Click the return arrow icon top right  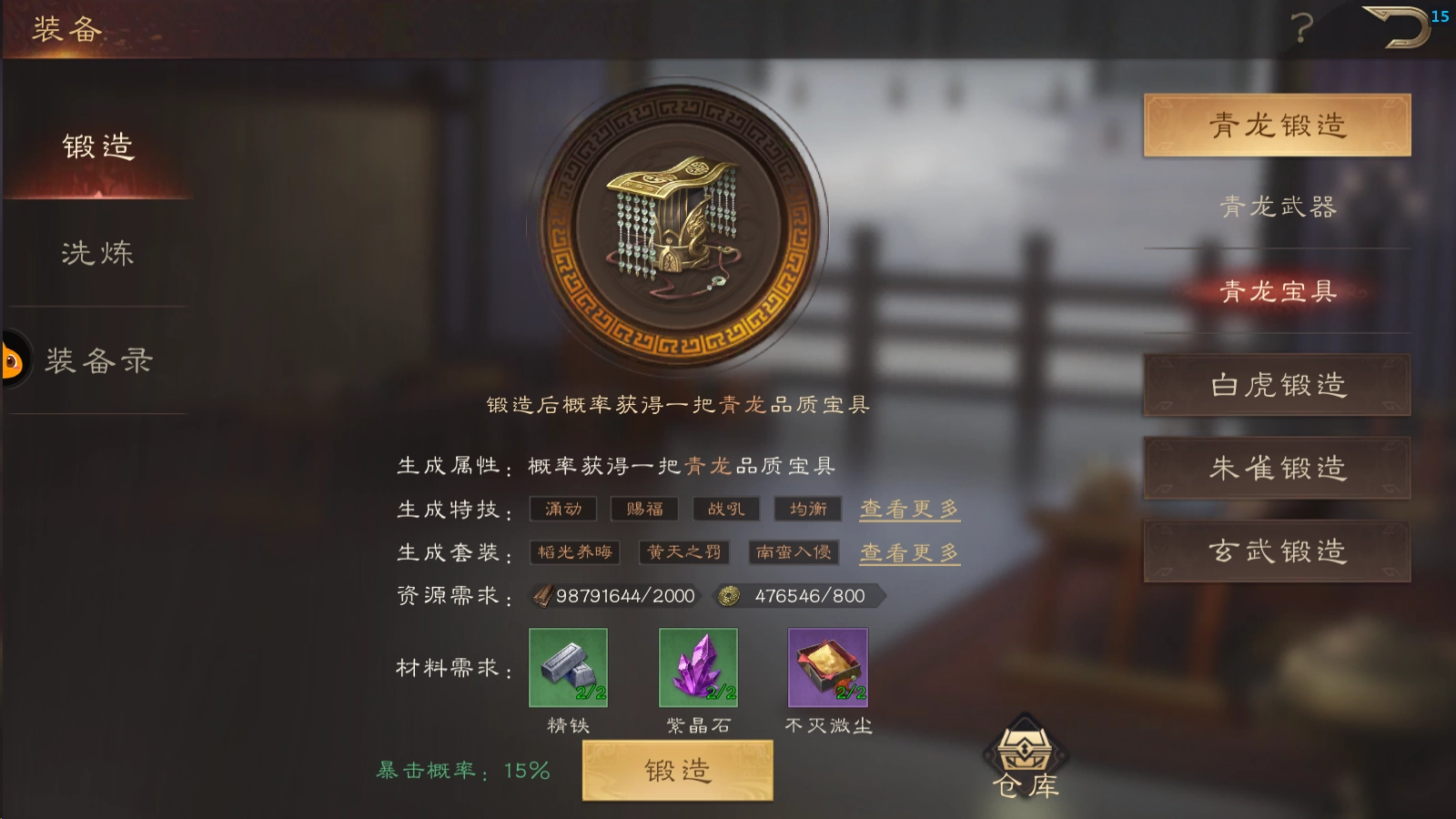click(1399, 27)
